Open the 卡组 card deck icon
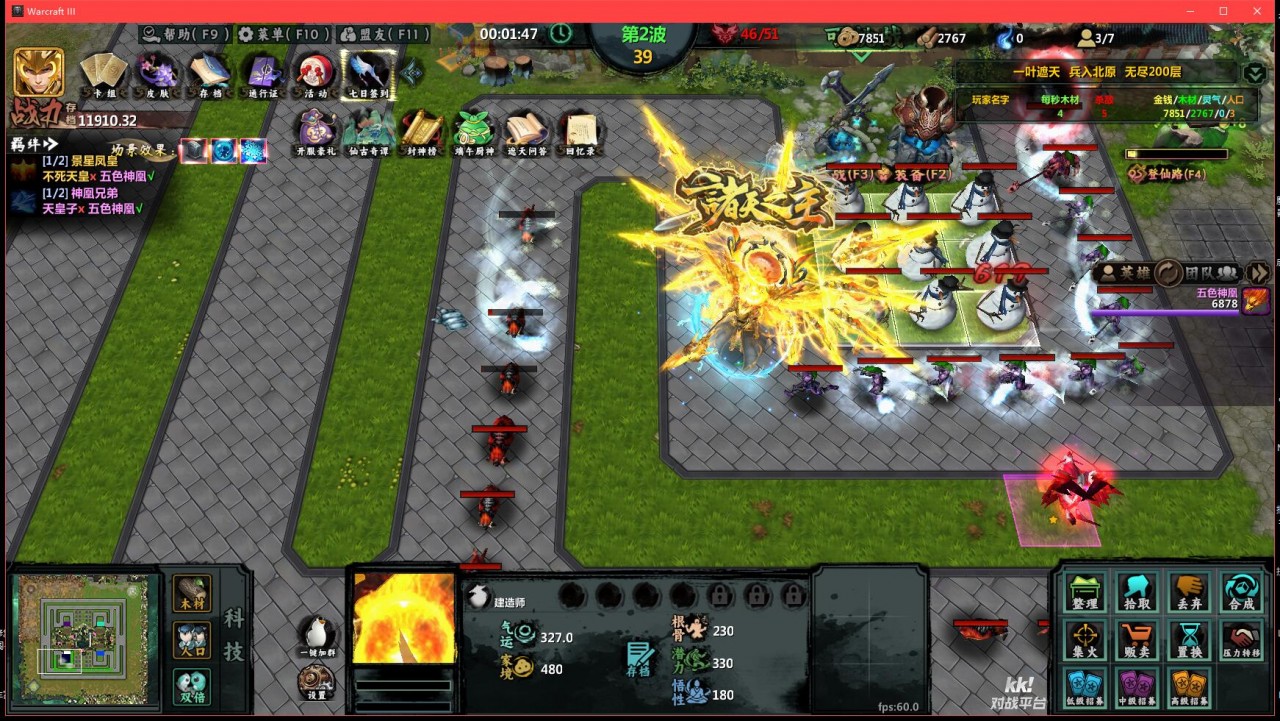 tap(104, 74)
